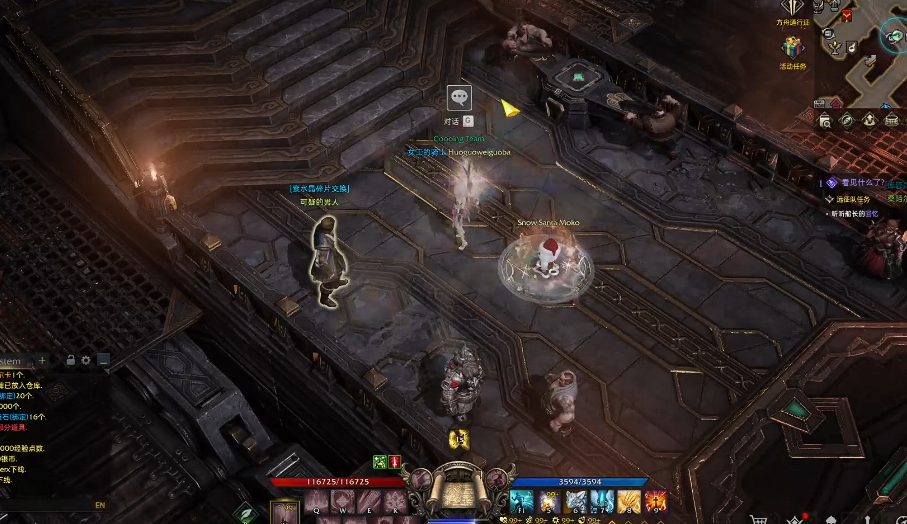Click the EN language indicator in chat

(x=100, y=505)
